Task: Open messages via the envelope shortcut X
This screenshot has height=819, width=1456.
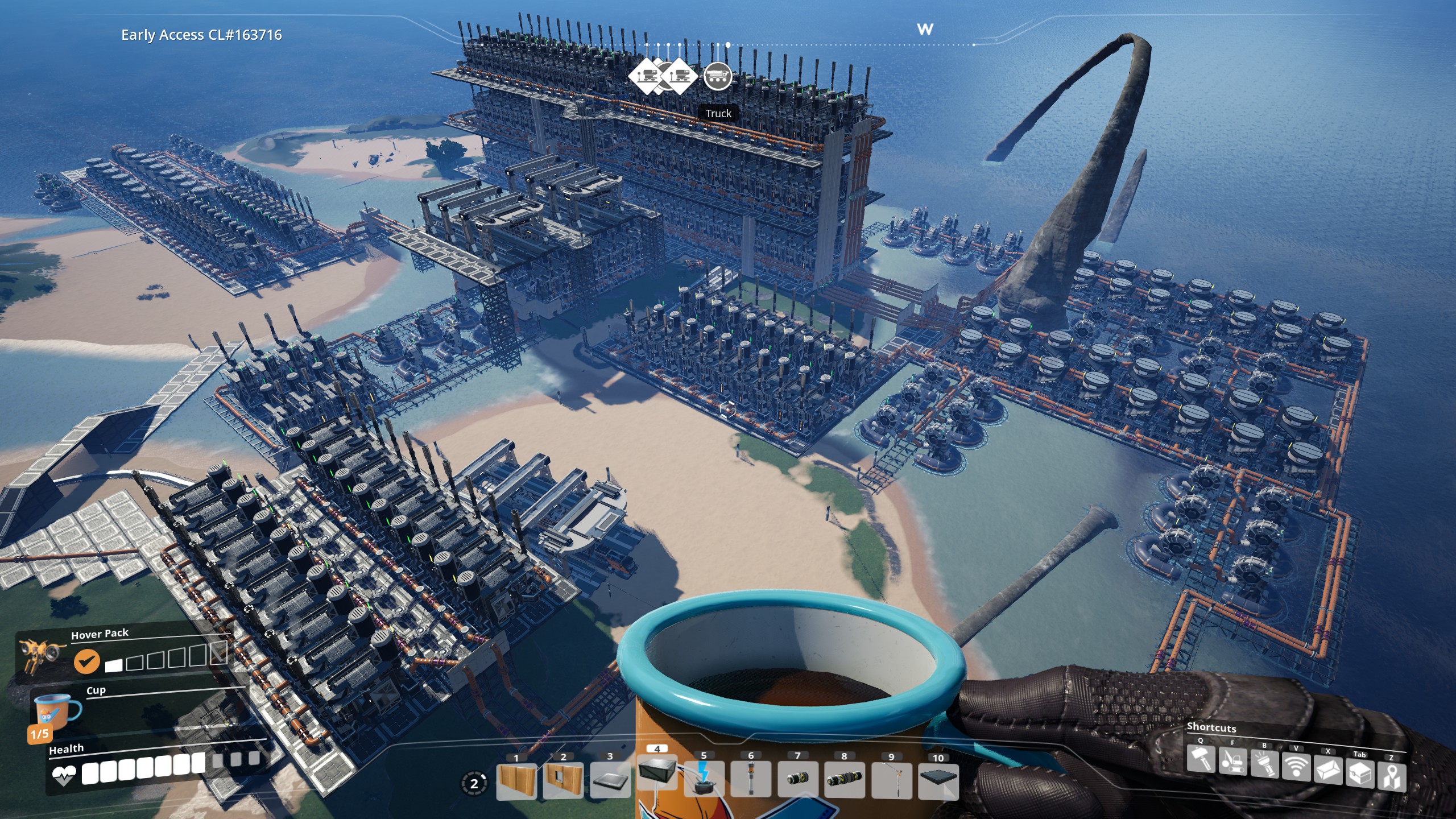Action: click(1328, 769)
